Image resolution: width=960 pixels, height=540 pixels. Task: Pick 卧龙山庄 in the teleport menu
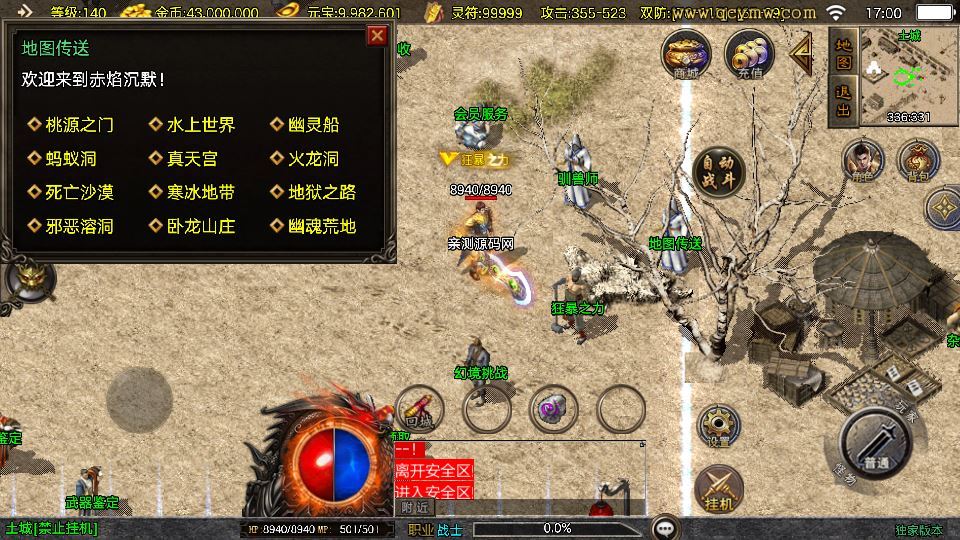point(200,226)
